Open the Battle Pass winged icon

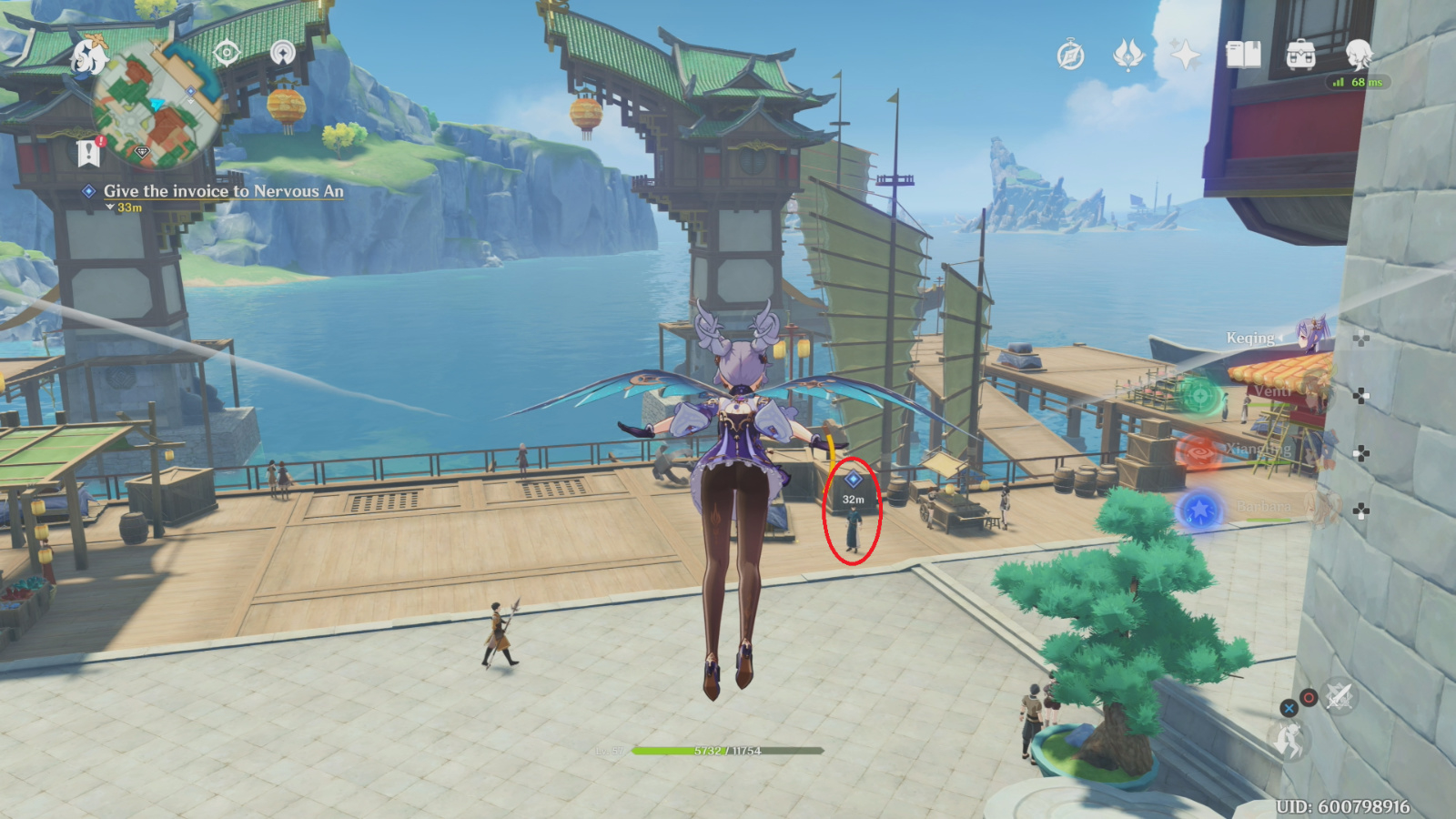coord(1128,56)
